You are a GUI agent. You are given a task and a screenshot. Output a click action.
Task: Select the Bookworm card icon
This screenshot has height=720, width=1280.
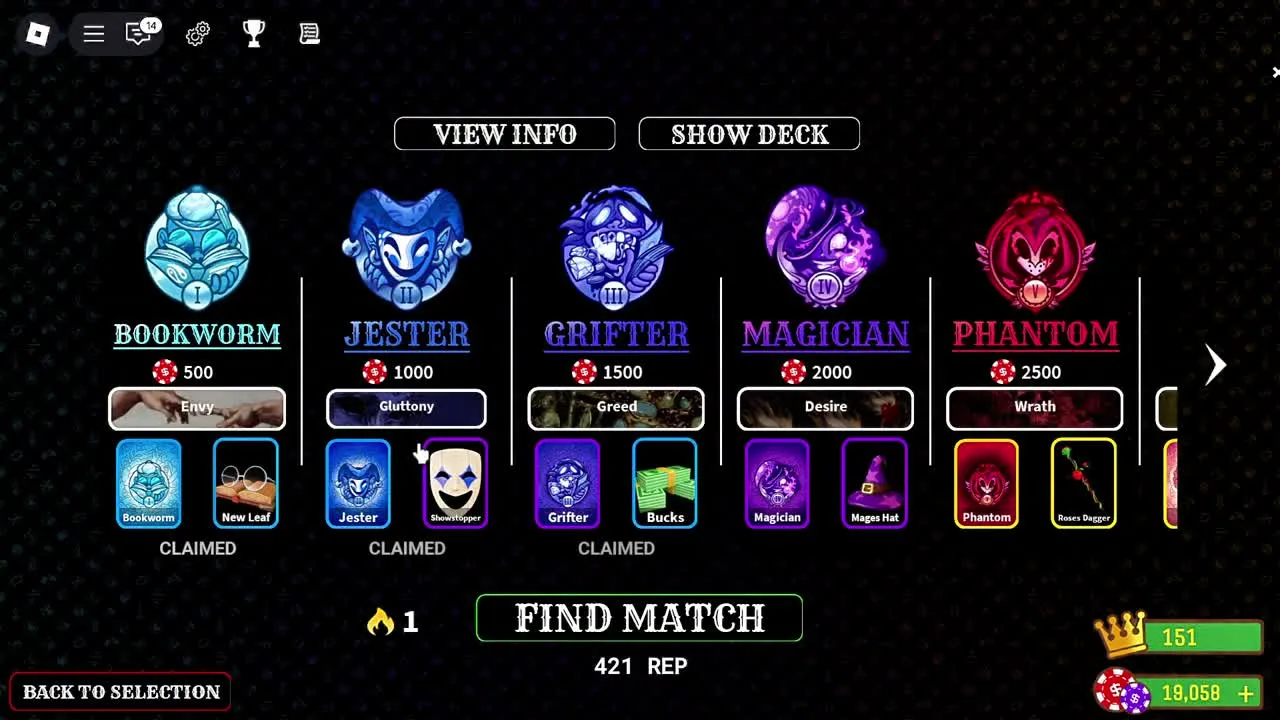click(x=148, y=483)
